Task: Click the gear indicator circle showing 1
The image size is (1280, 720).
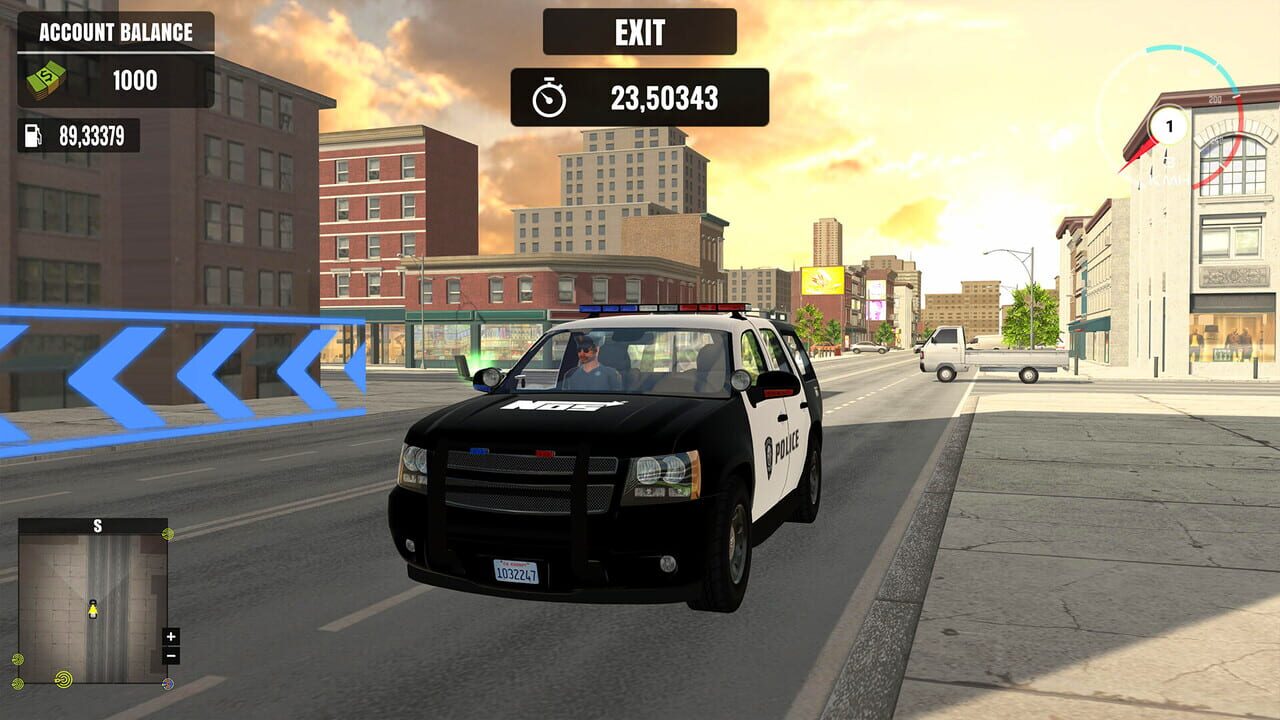Action: (x=1168, y=125)
